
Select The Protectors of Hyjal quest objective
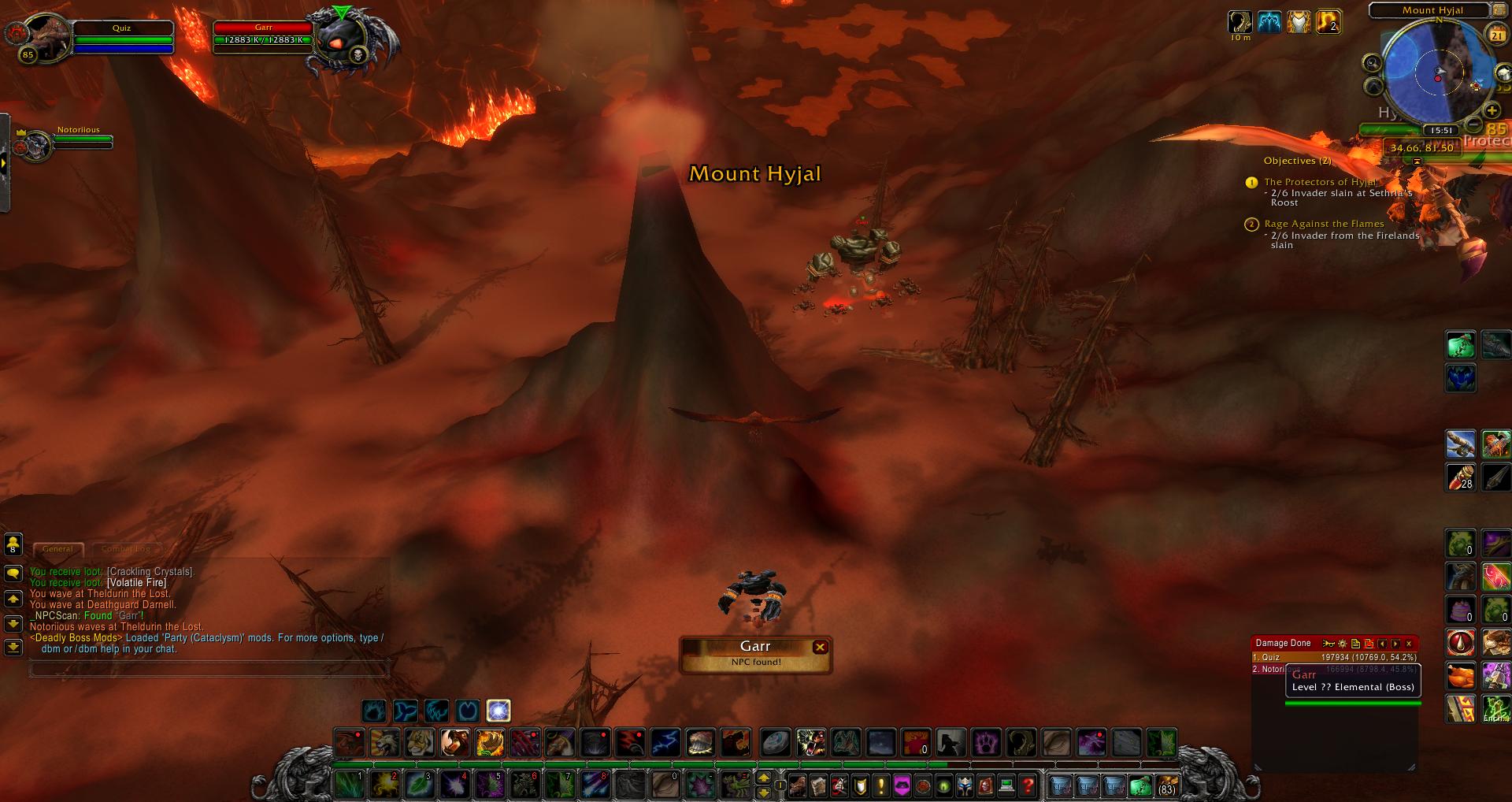point(1319,182)
